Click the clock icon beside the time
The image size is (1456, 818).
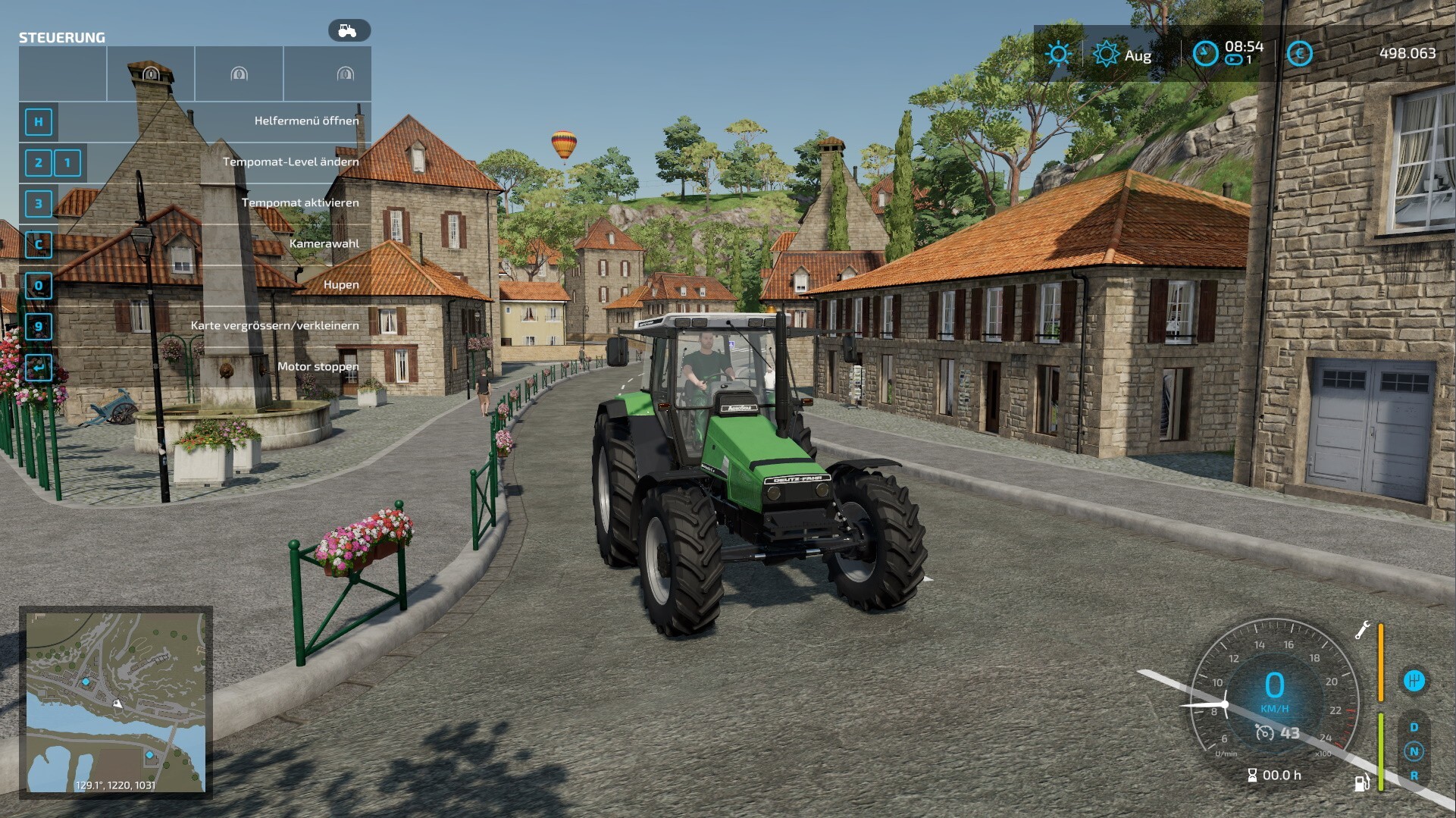(x=1205, y=53)
